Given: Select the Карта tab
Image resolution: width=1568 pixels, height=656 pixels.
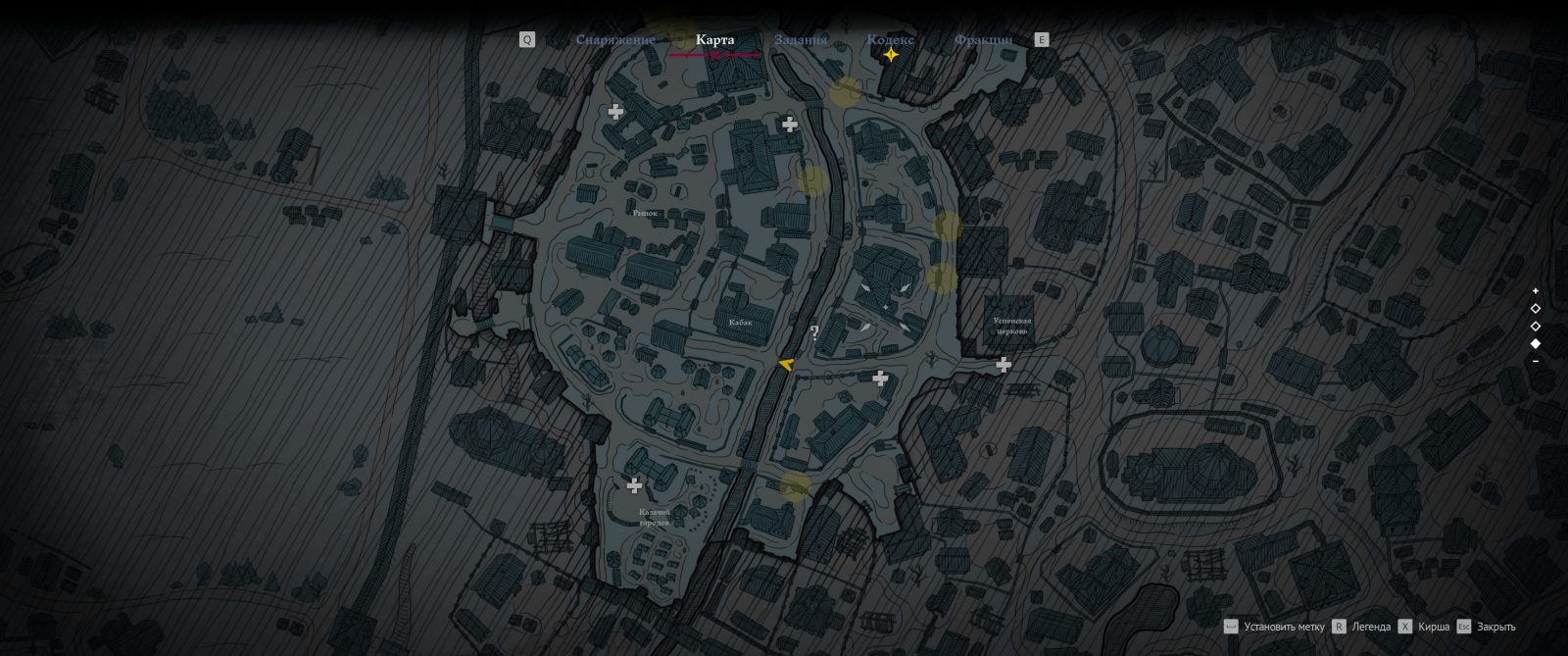Looking at the screenshot, I should [714, 40].
